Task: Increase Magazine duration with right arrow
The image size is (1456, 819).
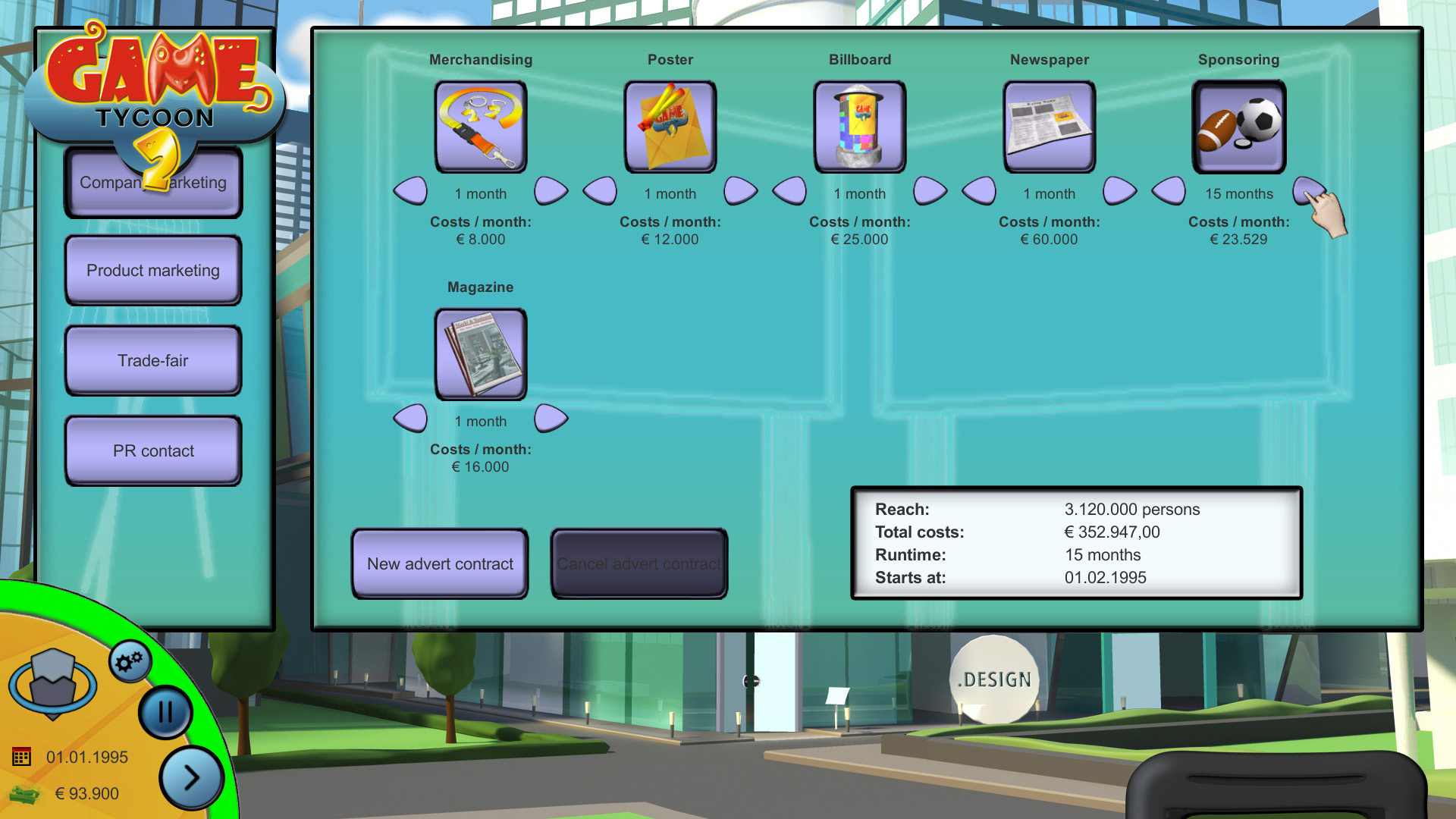Action: [551, 419]
